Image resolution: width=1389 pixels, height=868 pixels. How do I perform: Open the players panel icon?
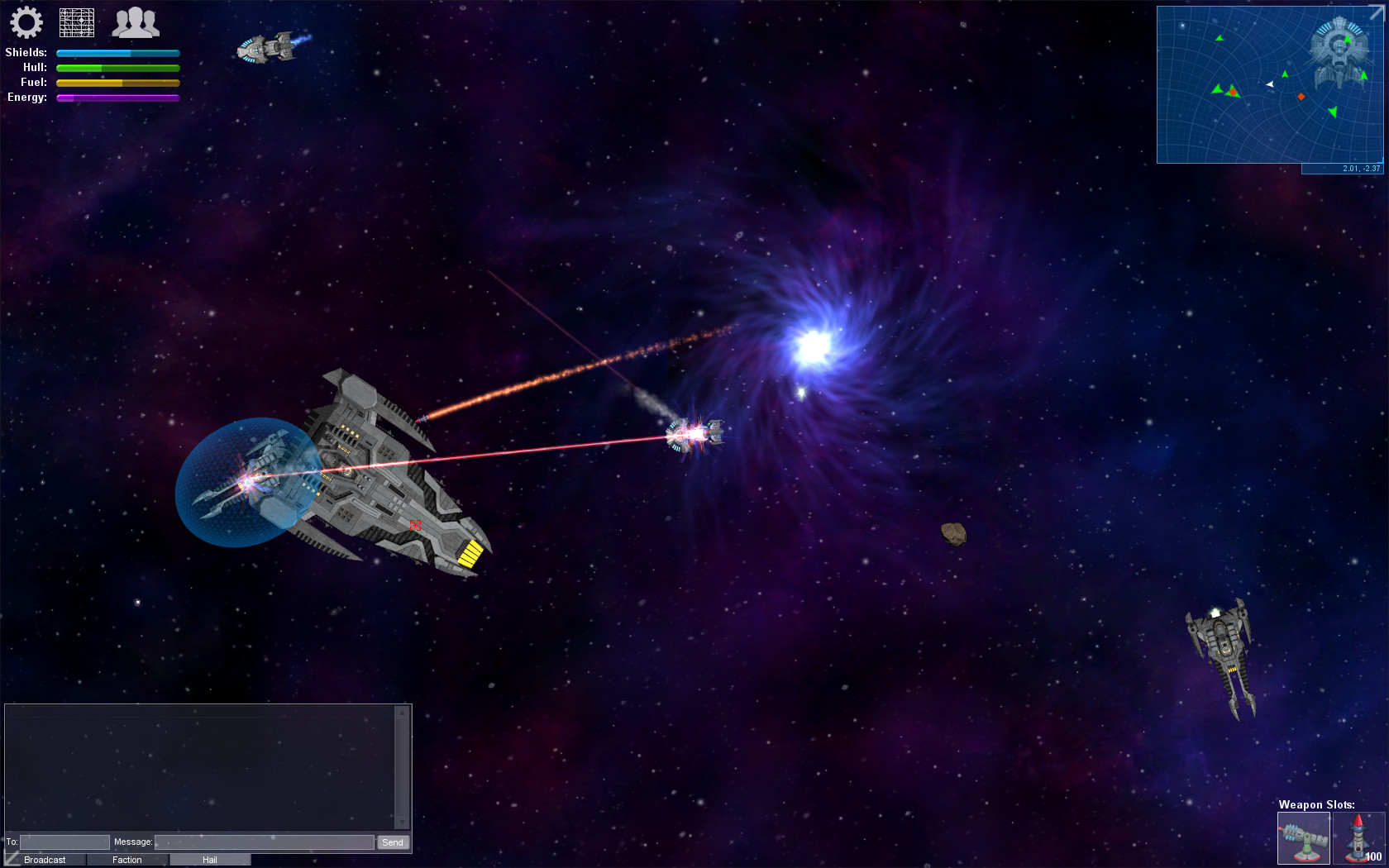pyautogui.click(x=136, y=23)
